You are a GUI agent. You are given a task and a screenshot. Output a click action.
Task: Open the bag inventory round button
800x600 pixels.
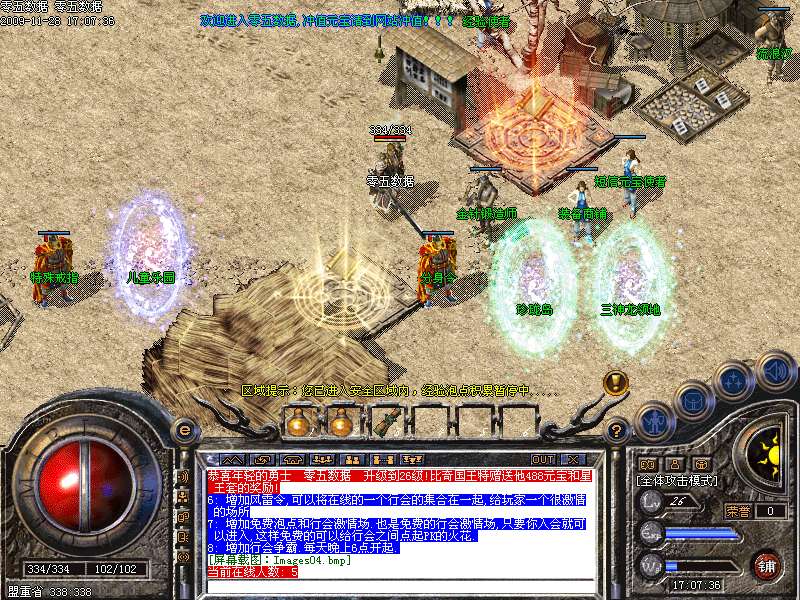tap(693, 402)
